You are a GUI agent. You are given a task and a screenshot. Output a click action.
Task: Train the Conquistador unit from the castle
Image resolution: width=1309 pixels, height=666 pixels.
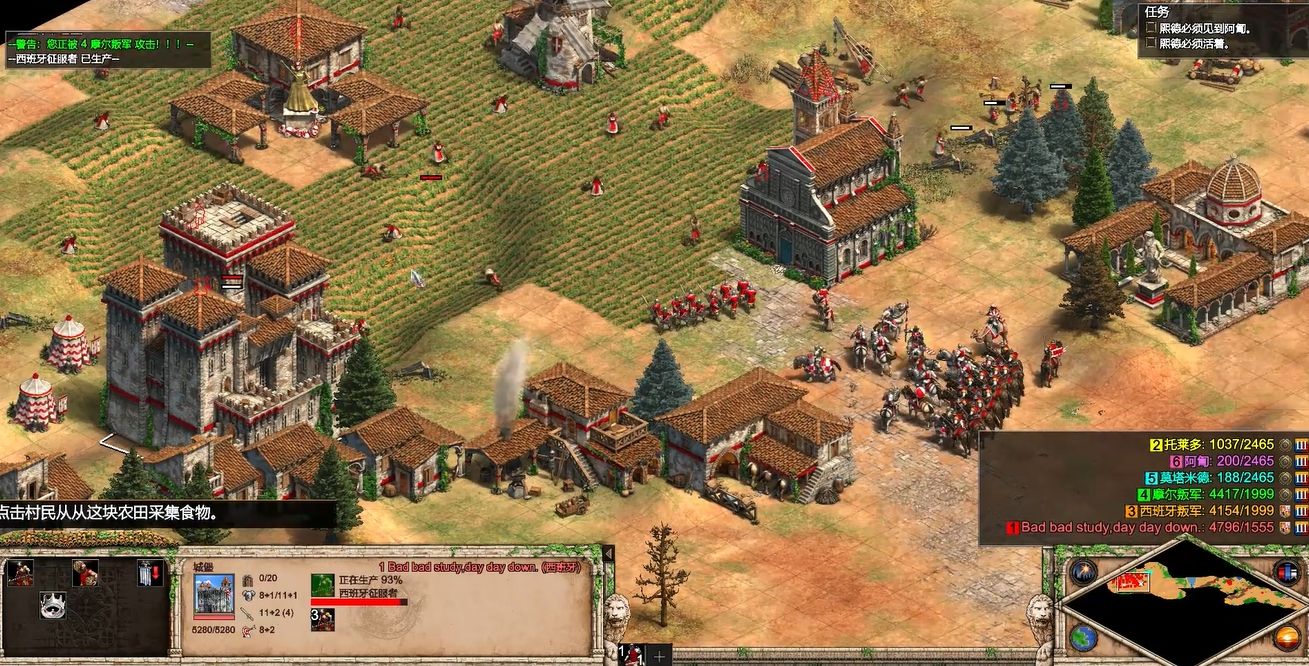[x=20, y=573]
